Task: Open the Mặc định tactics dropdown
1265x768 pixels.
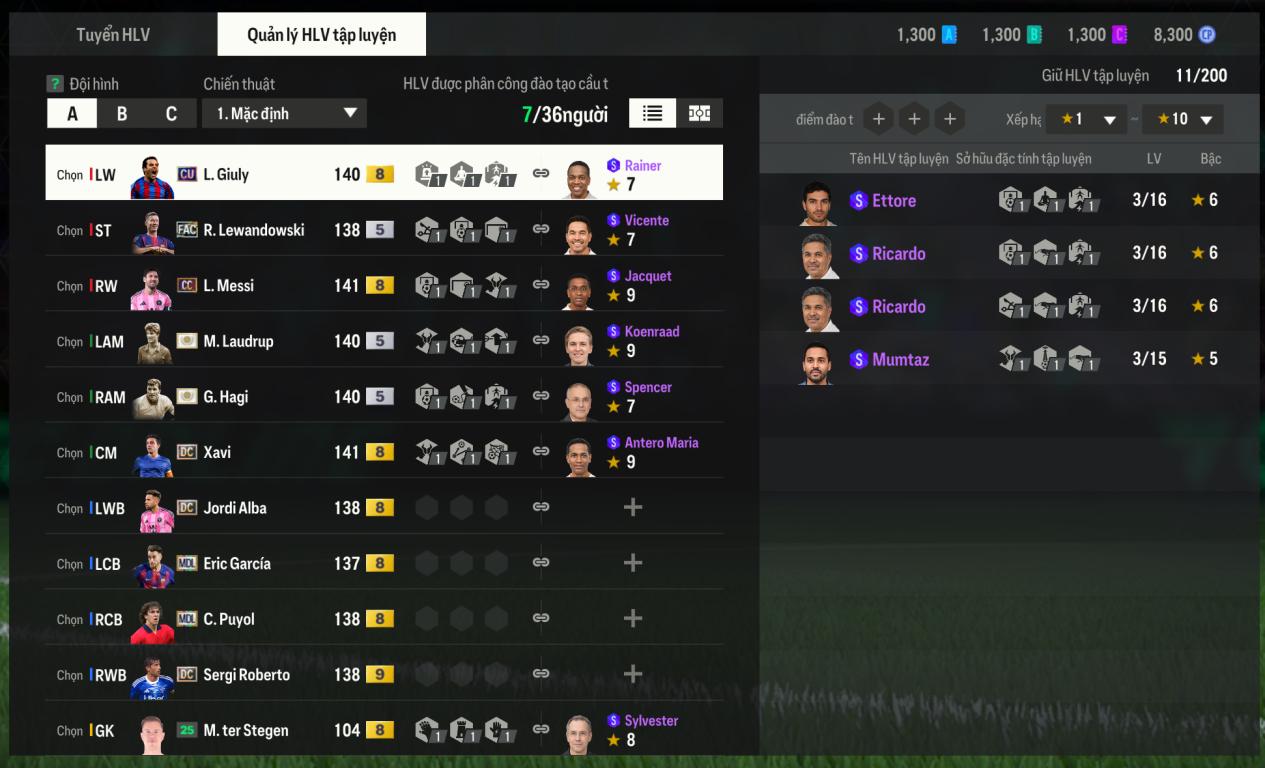Action: 284,114
